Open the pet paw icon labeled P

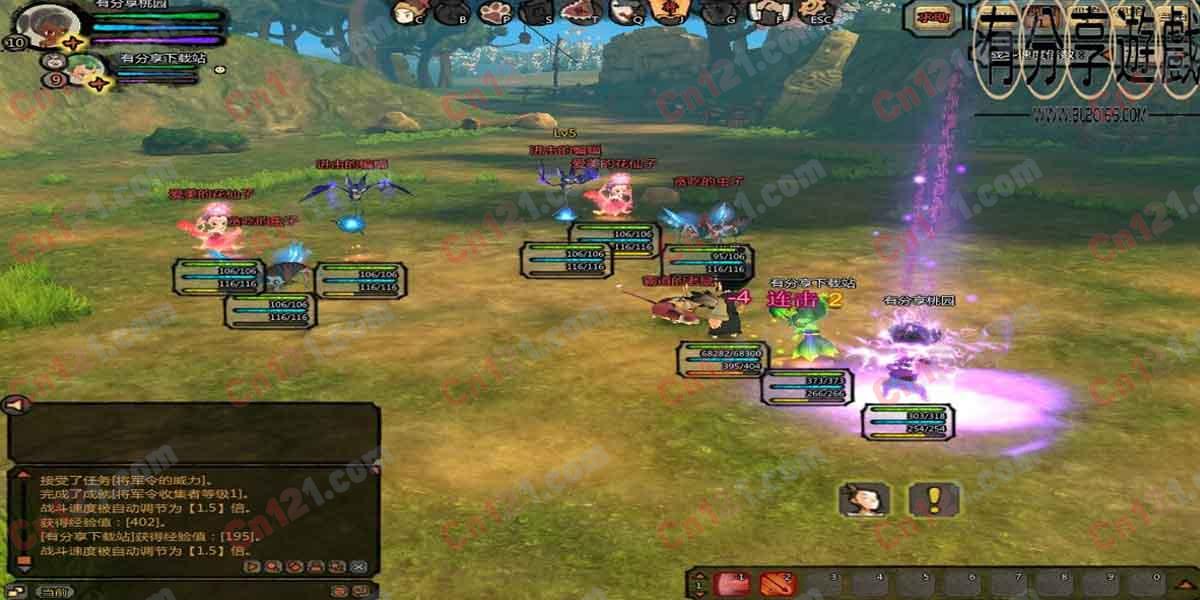tap(493, 13)
